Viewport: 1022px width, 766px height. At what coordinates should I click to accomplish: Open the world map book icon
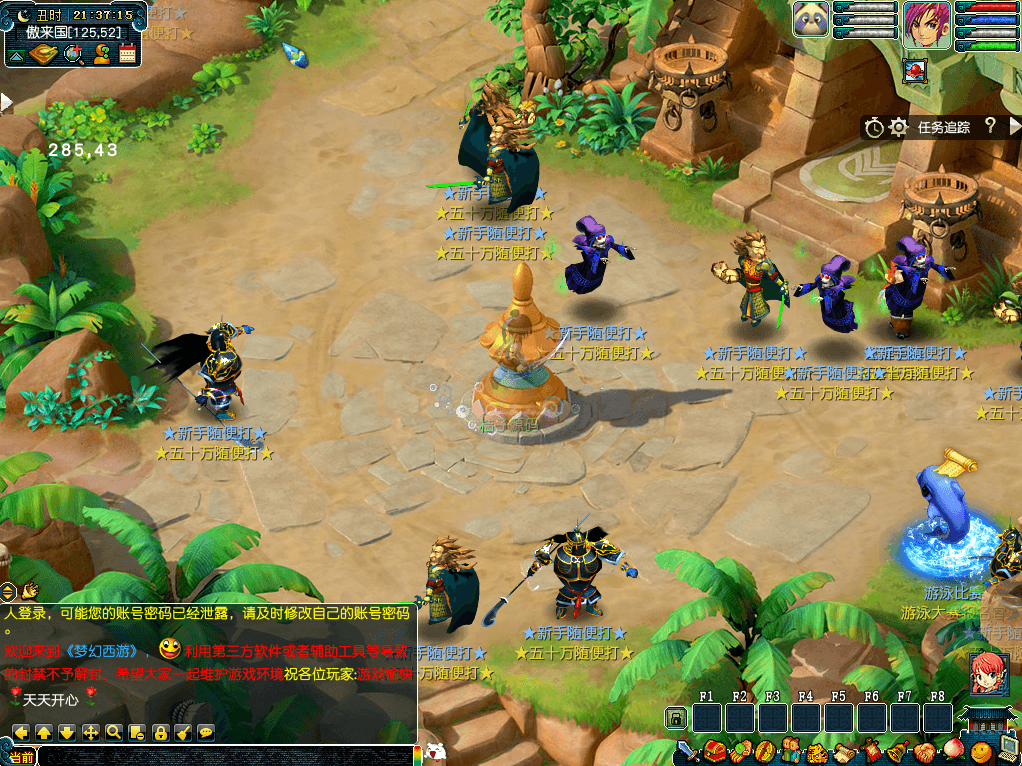tap(43, 54)
